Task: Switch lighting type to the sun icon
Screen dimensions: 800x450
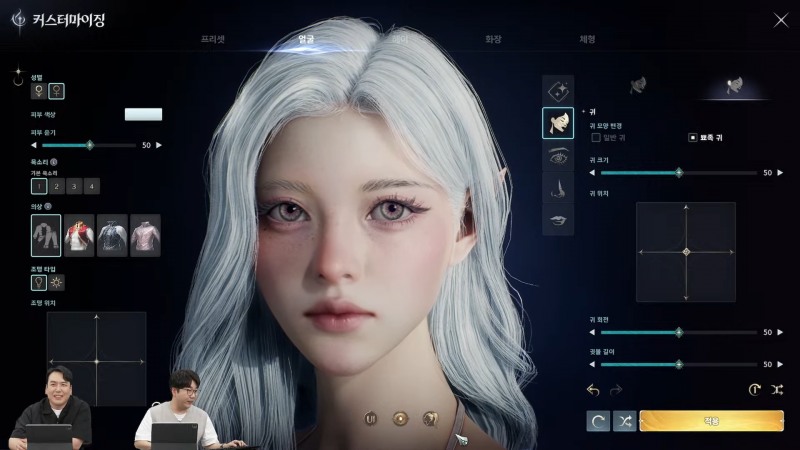Action: click(57, 283)
